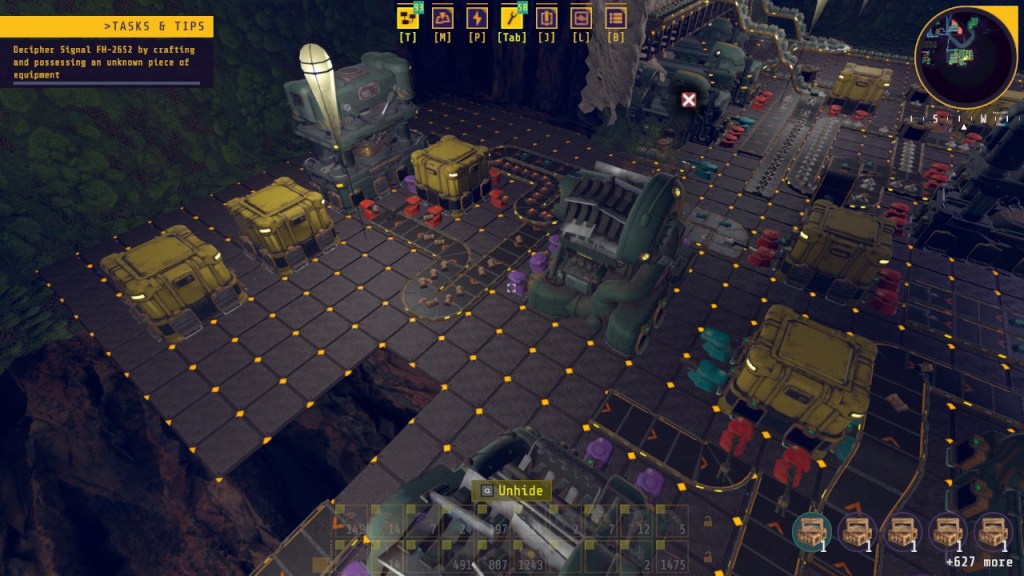Select the yellow wrench build icon
The image size is (1024, 576).
[x=512, y=18]
